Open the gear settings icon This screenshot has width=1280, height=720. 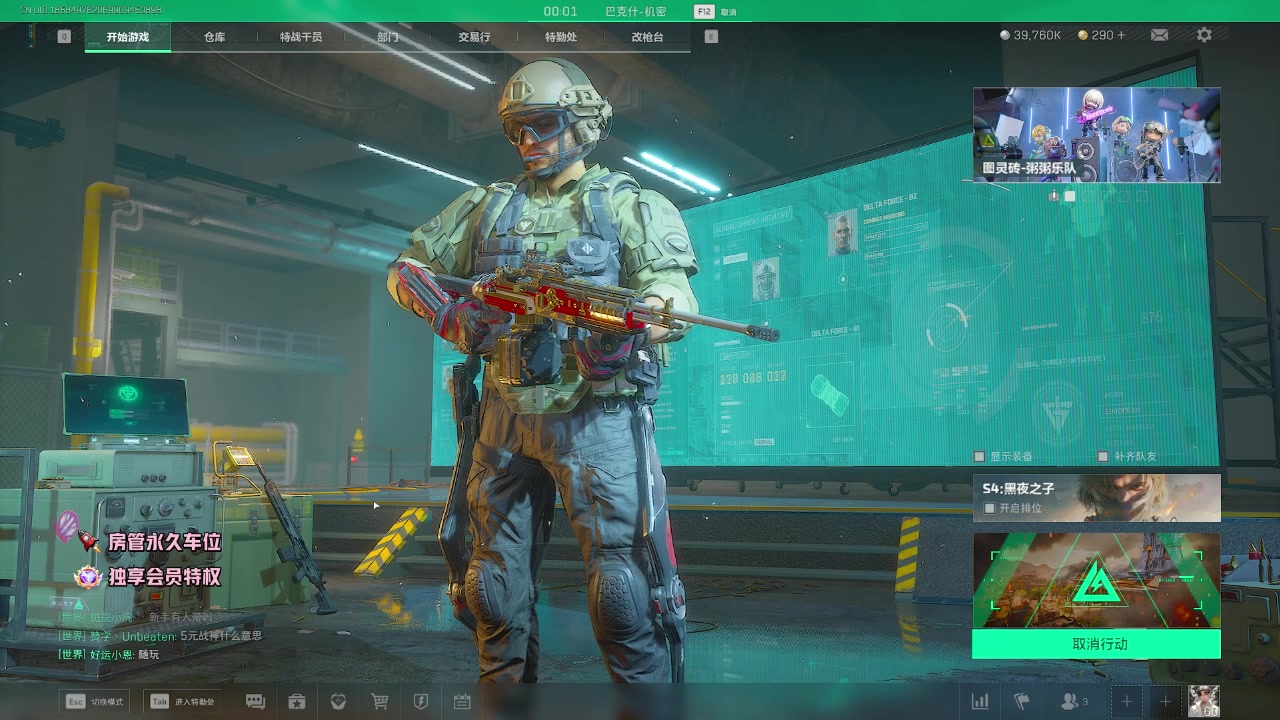tap(1204, 35)
